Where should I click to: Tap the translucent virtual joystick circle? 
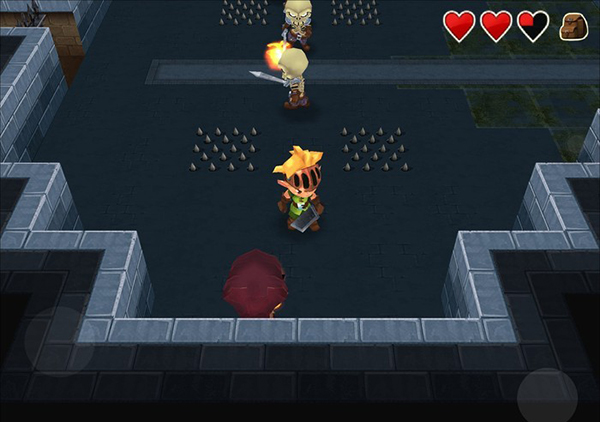coord(58,340)
